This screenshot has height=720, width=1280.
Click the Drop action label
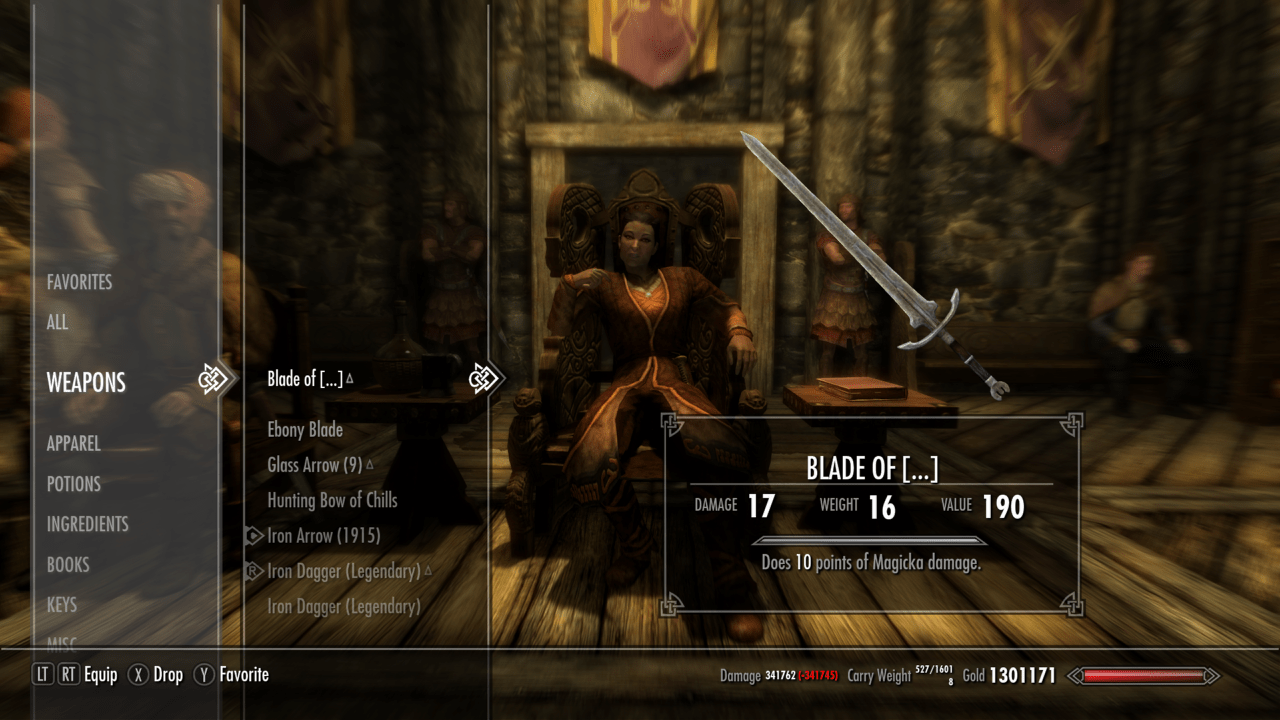(168, 675)
